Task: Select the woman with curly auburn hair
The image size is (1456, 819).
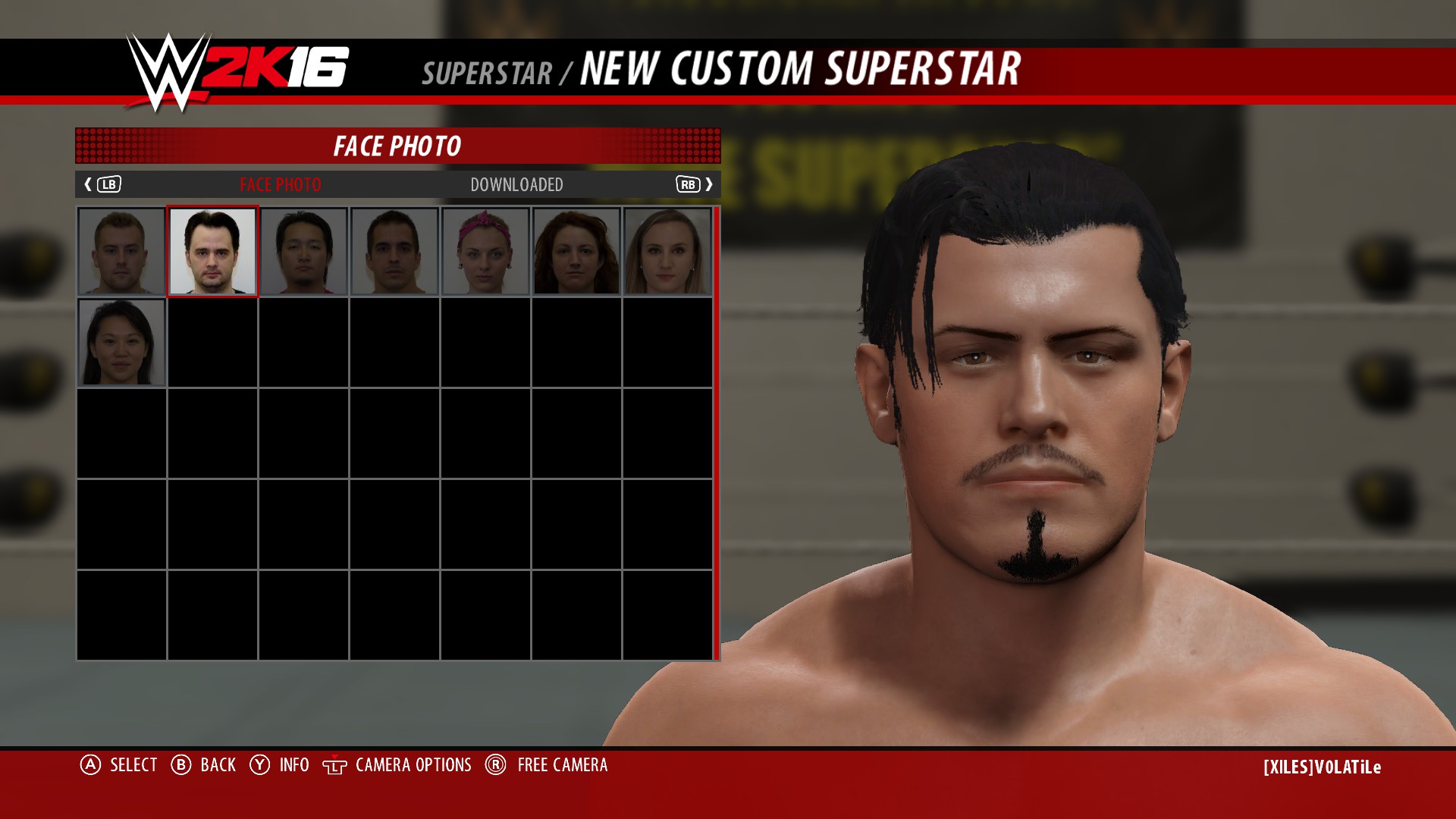Action: 576,251
